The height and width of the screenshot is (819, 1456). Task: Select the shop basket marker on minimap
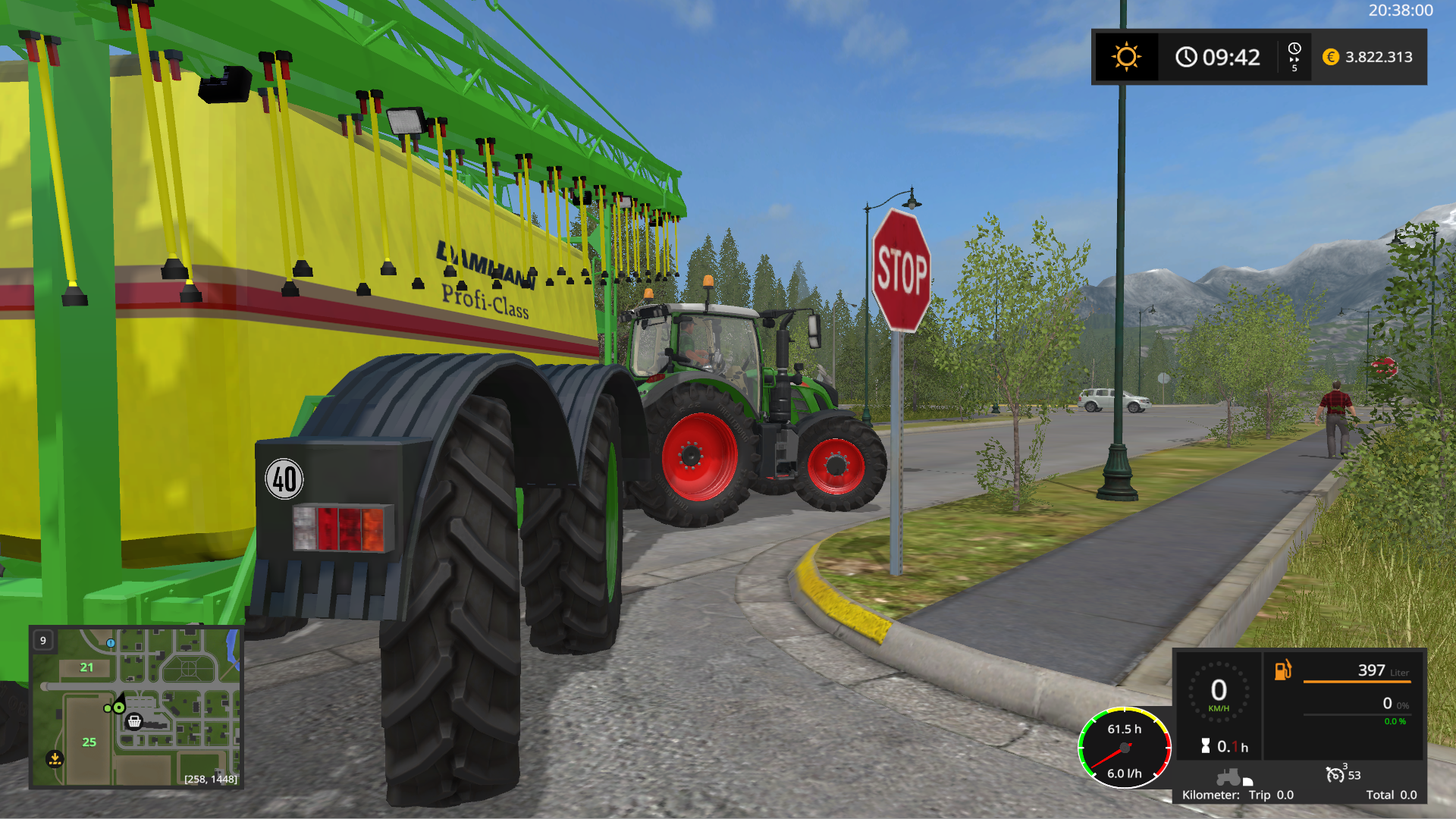pyautogui.click(x=134, y=721)
